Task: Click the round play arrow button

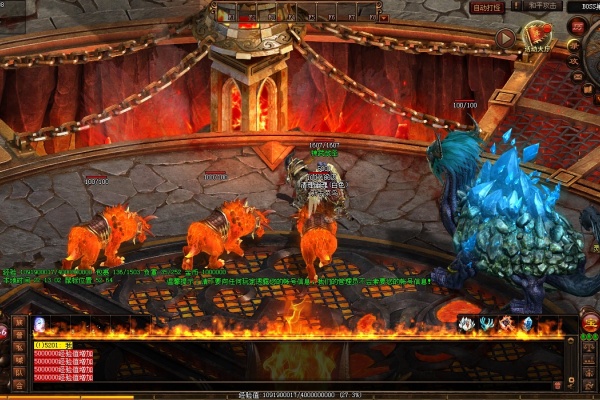Action: click(x=505, y=39)
